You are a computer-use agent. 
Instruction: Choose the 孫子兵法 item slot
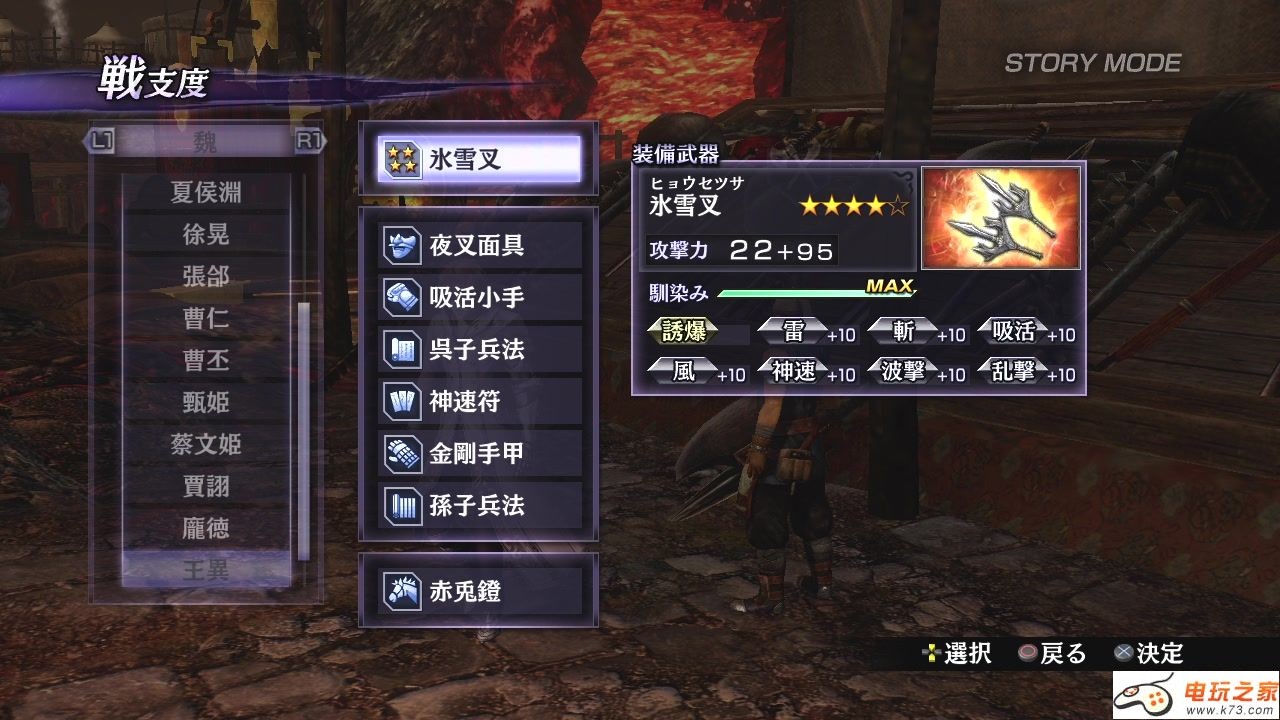click(480, 506)
